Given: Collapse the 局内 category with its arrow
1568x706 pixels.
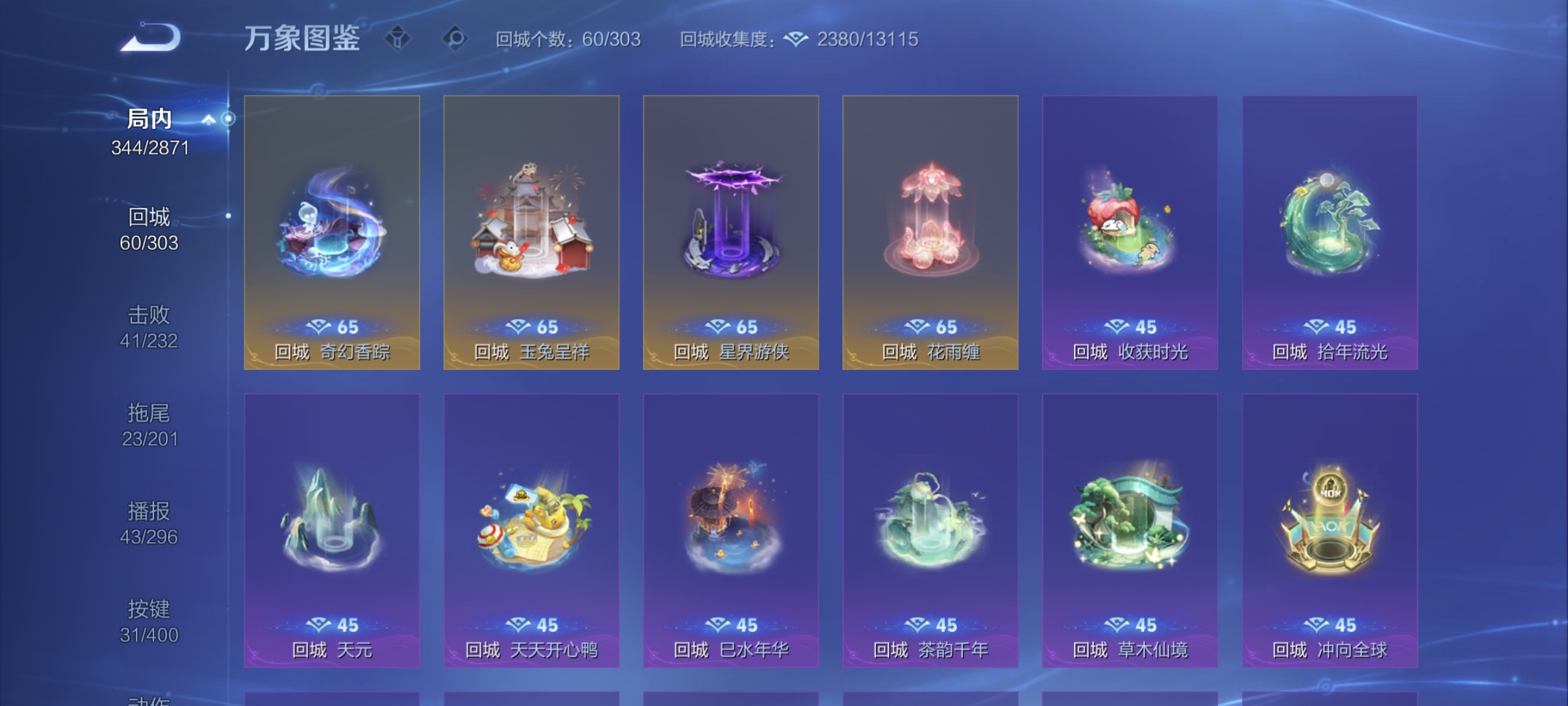Looking at the screenshot, I should tap(209, 119).
